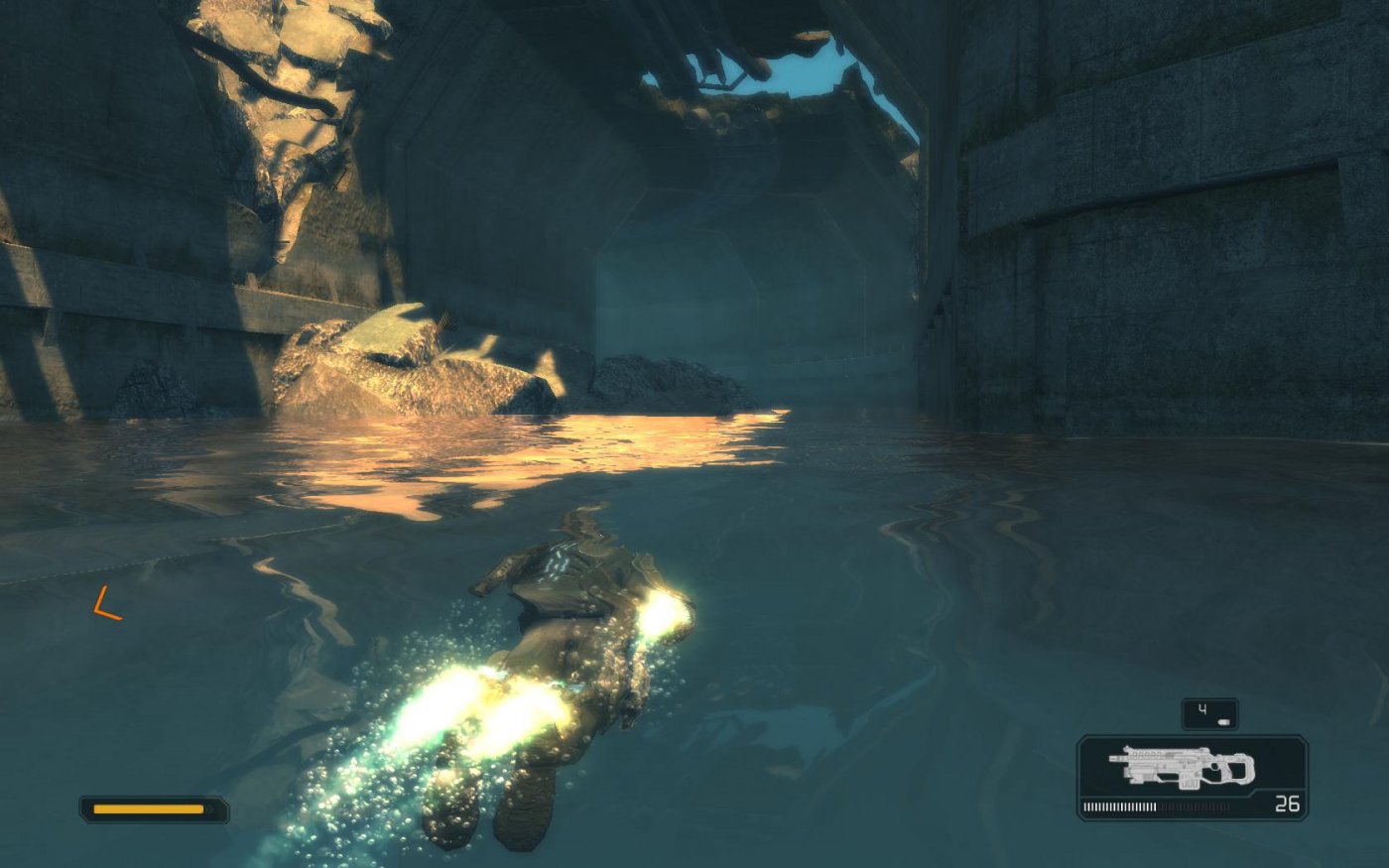Select the bullet icon beside the grenade counter

pos(1223,722)
